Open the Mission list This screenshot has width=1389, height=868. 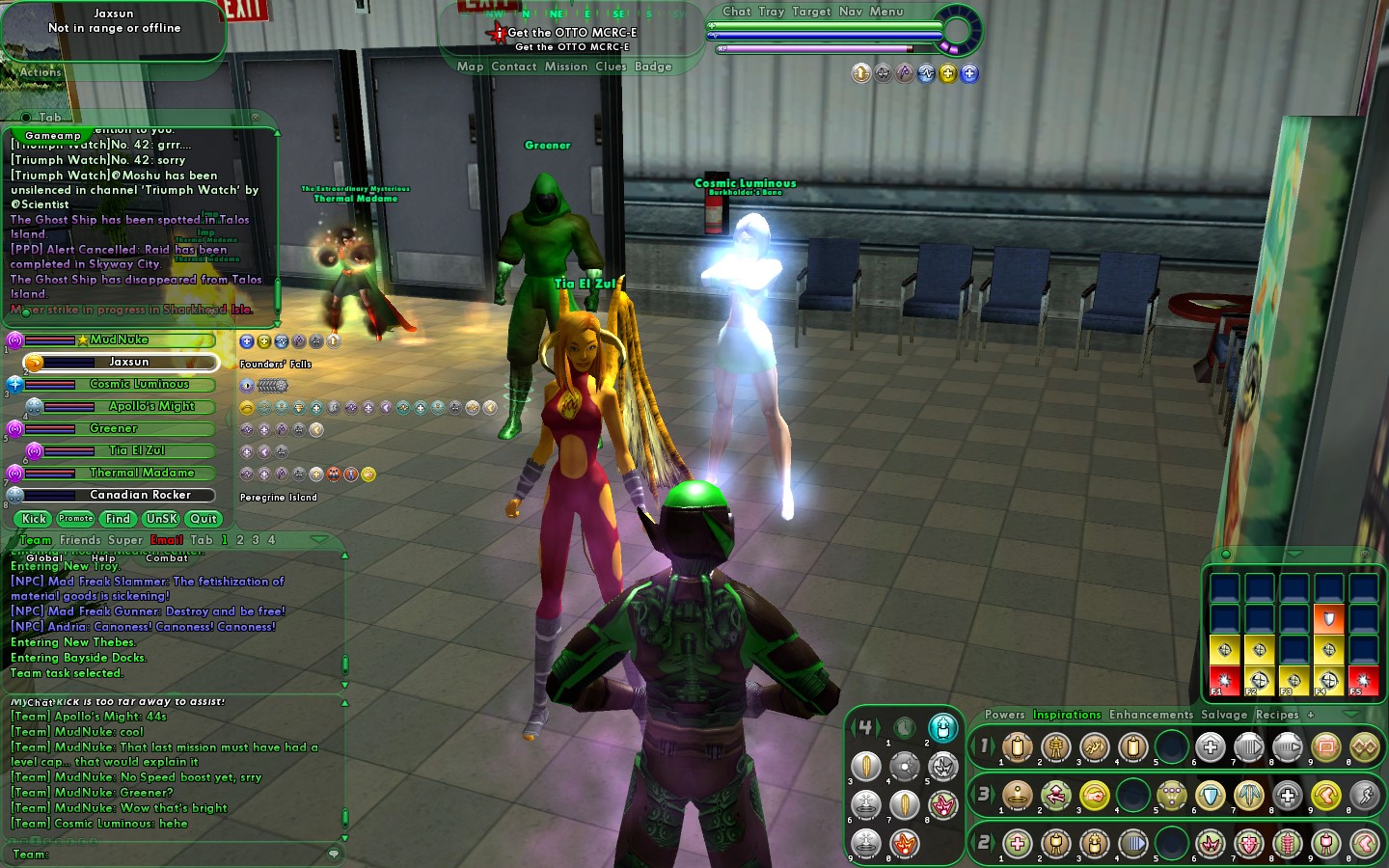pyautogui.click(x=565, y=67)
